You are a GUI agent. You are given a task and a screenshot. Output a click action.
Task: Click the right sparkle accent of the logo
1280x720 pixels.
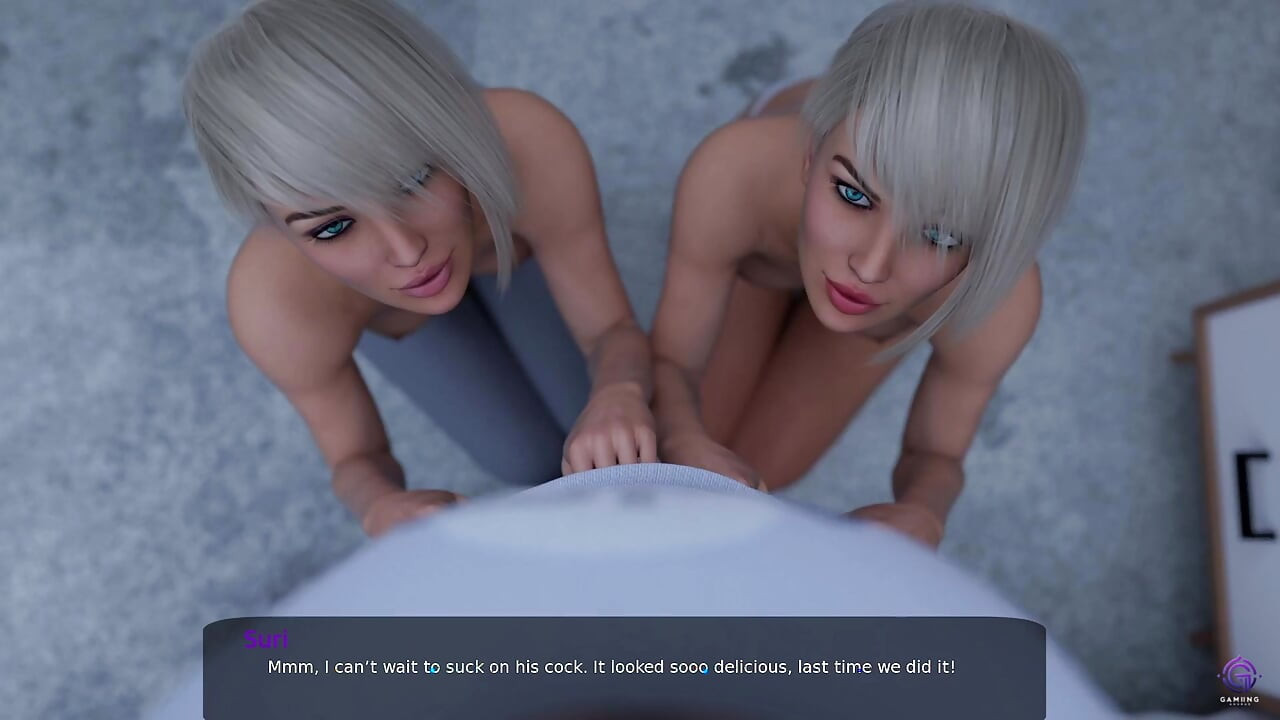point(1260,676)
